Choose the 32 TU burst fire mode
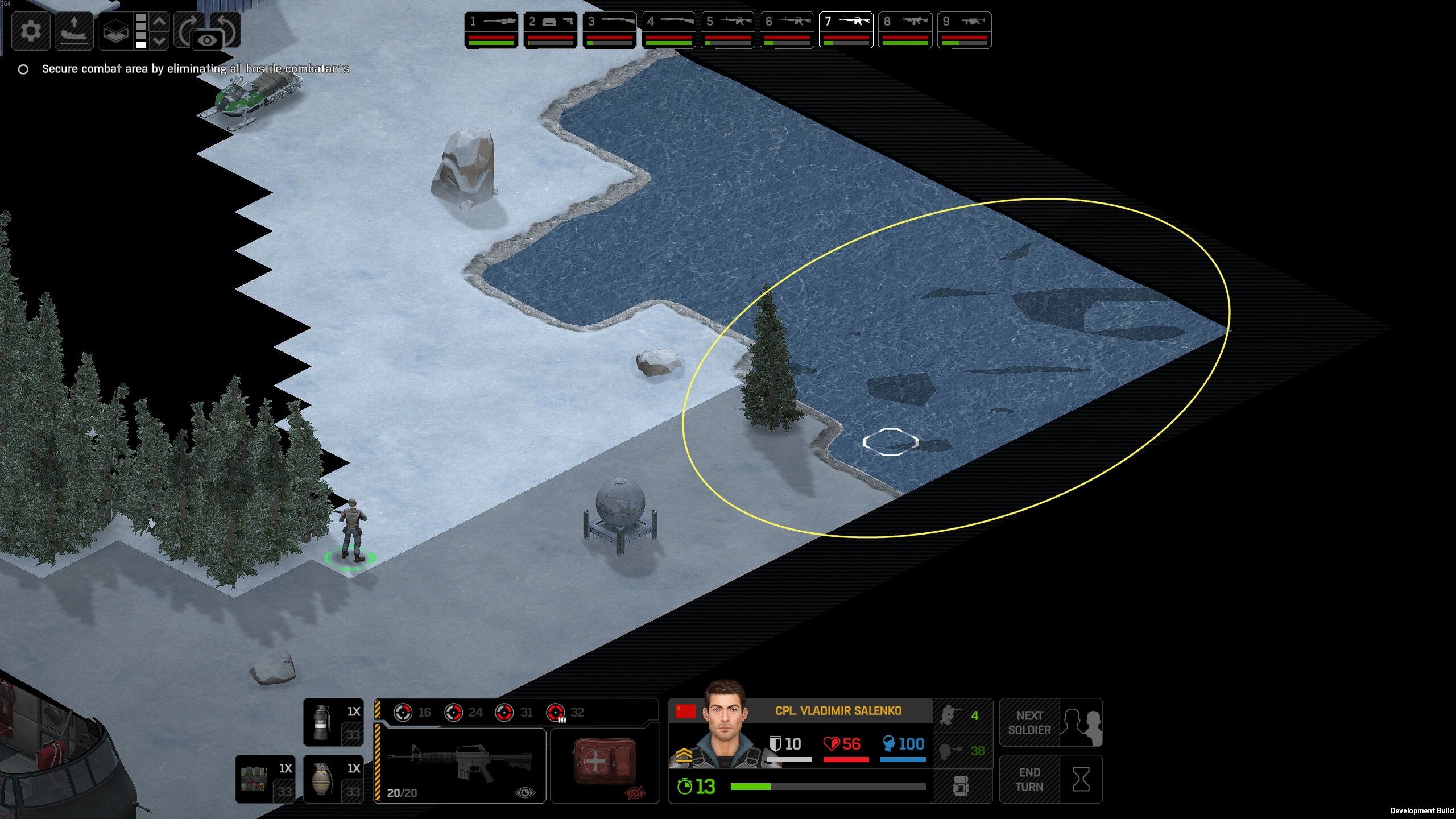The width and height of the screenshot is (1456, 819). [565, 712]
